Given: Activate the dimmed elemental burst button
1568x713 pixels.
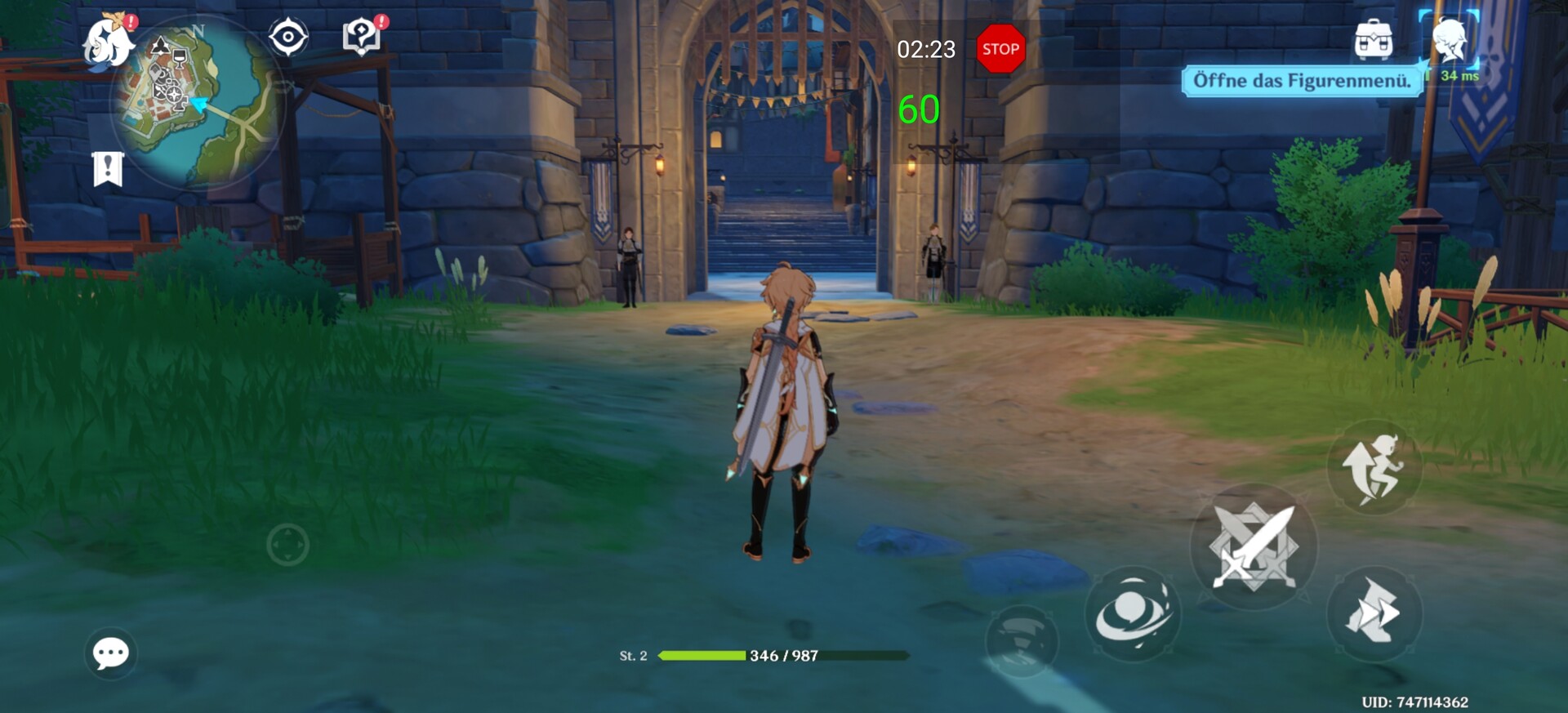Looking at the screenshot, I should pyautogui.click(x=1022, y=639).
